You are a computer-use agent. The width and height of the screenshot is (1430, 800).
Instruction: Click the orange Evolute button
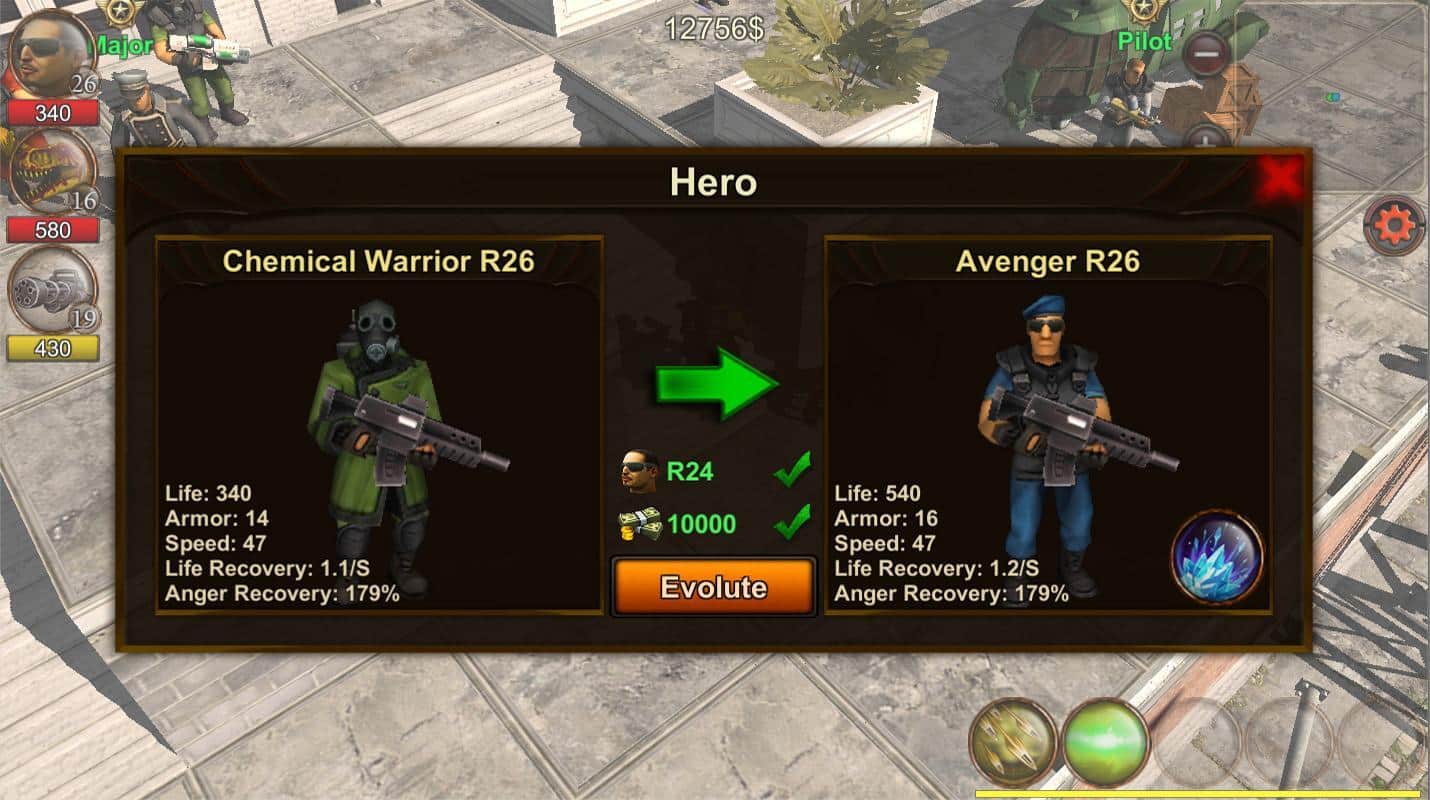(x=713, y=586)
